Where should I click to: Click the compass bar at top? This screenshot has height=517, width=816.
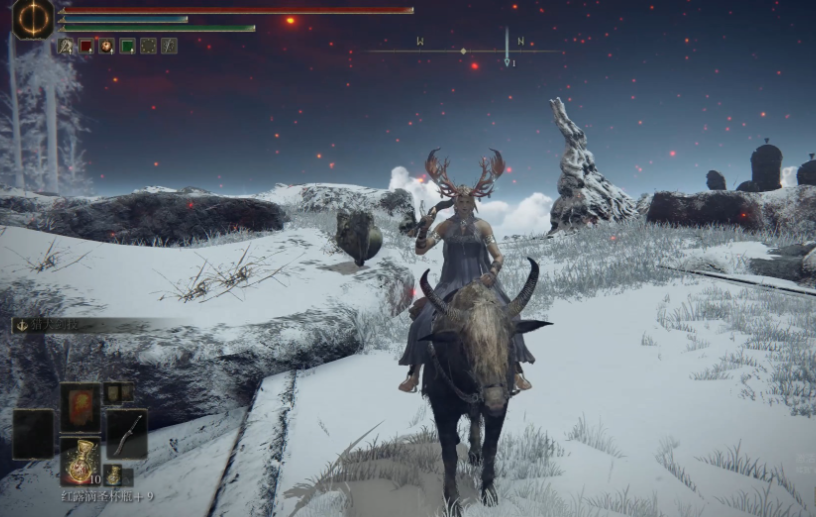coord(465,50)
